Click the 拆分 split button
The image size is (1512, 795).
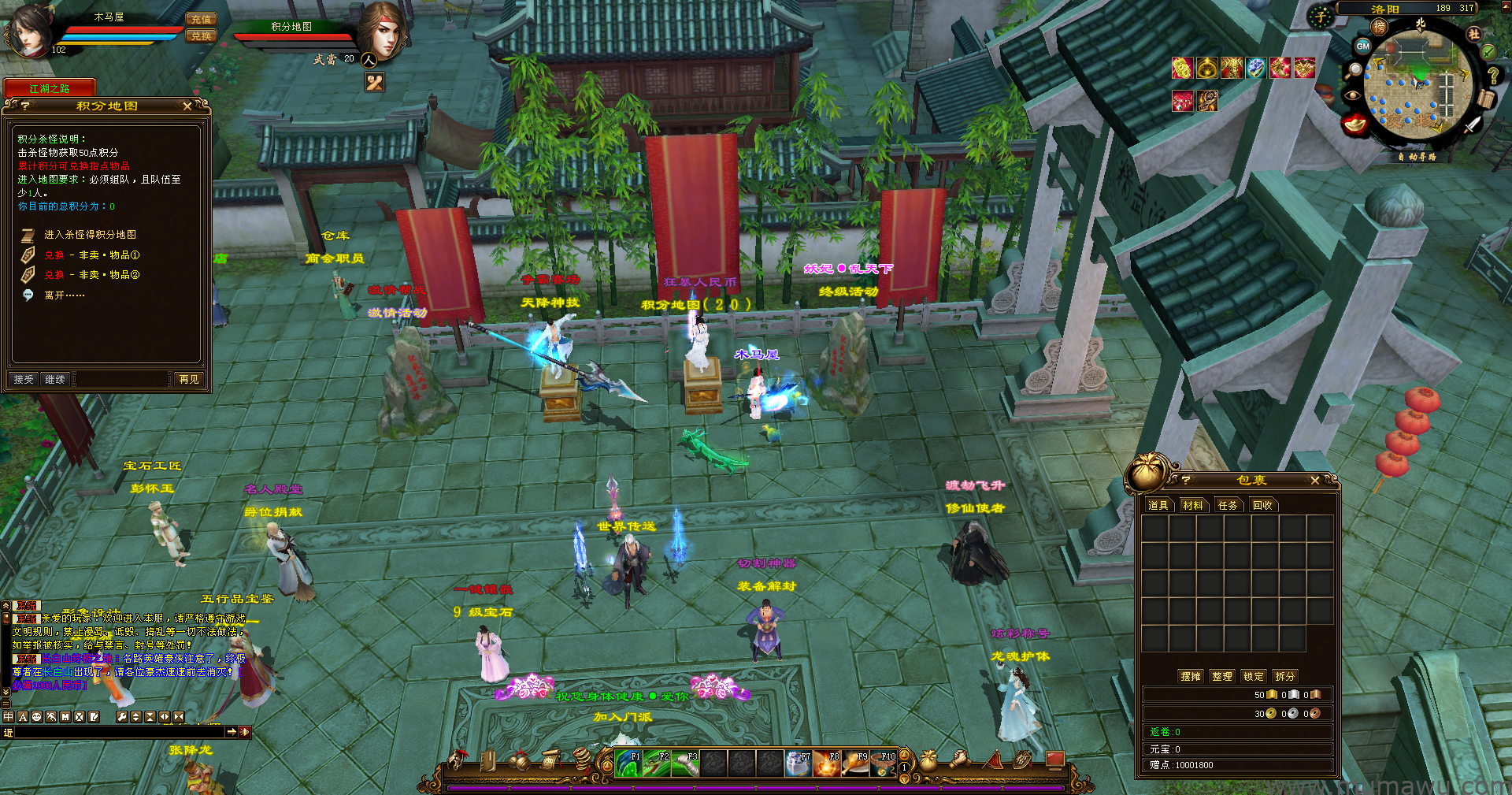[x=1285, y=677]
